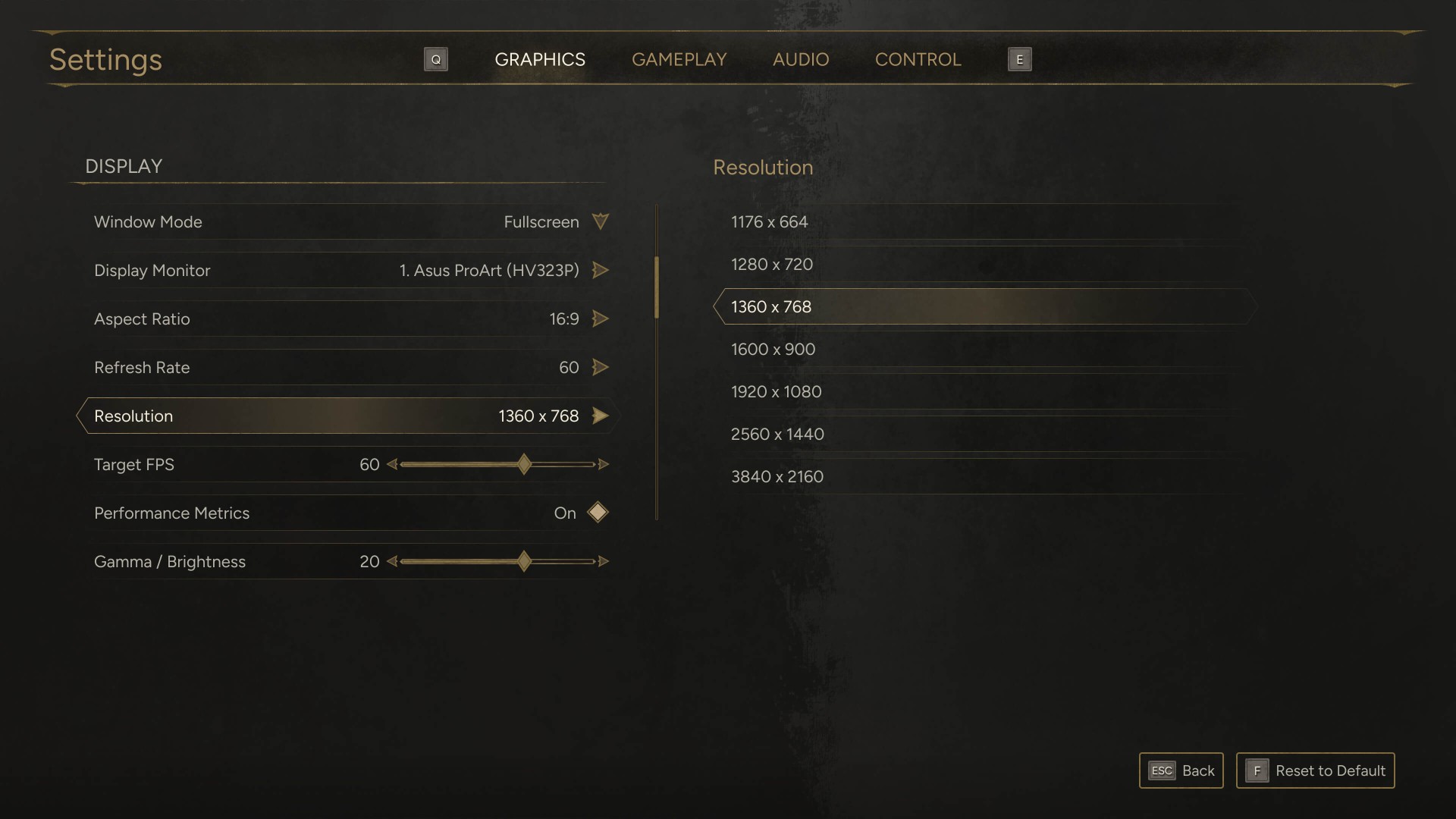Click the Target FPS slider handle
The width and height of the screenshot is (1456, 819).
pyautogui.click(x=524, y=464)
